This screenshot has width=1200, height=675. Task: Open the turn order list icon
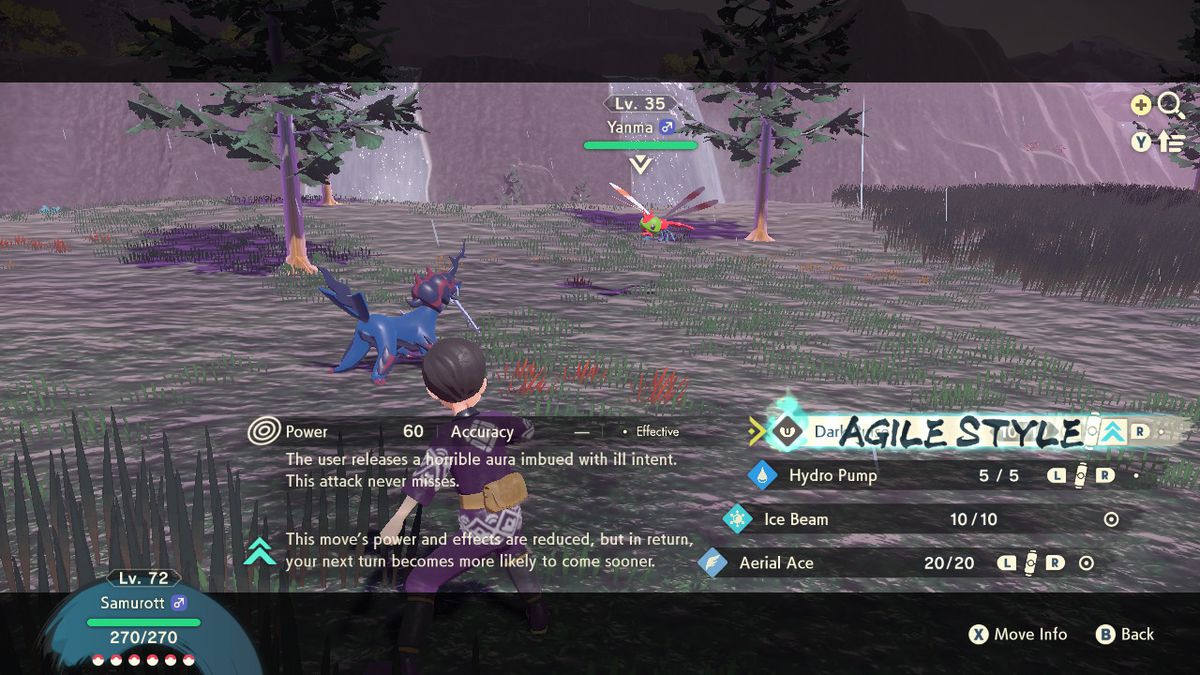[1171, 143]
